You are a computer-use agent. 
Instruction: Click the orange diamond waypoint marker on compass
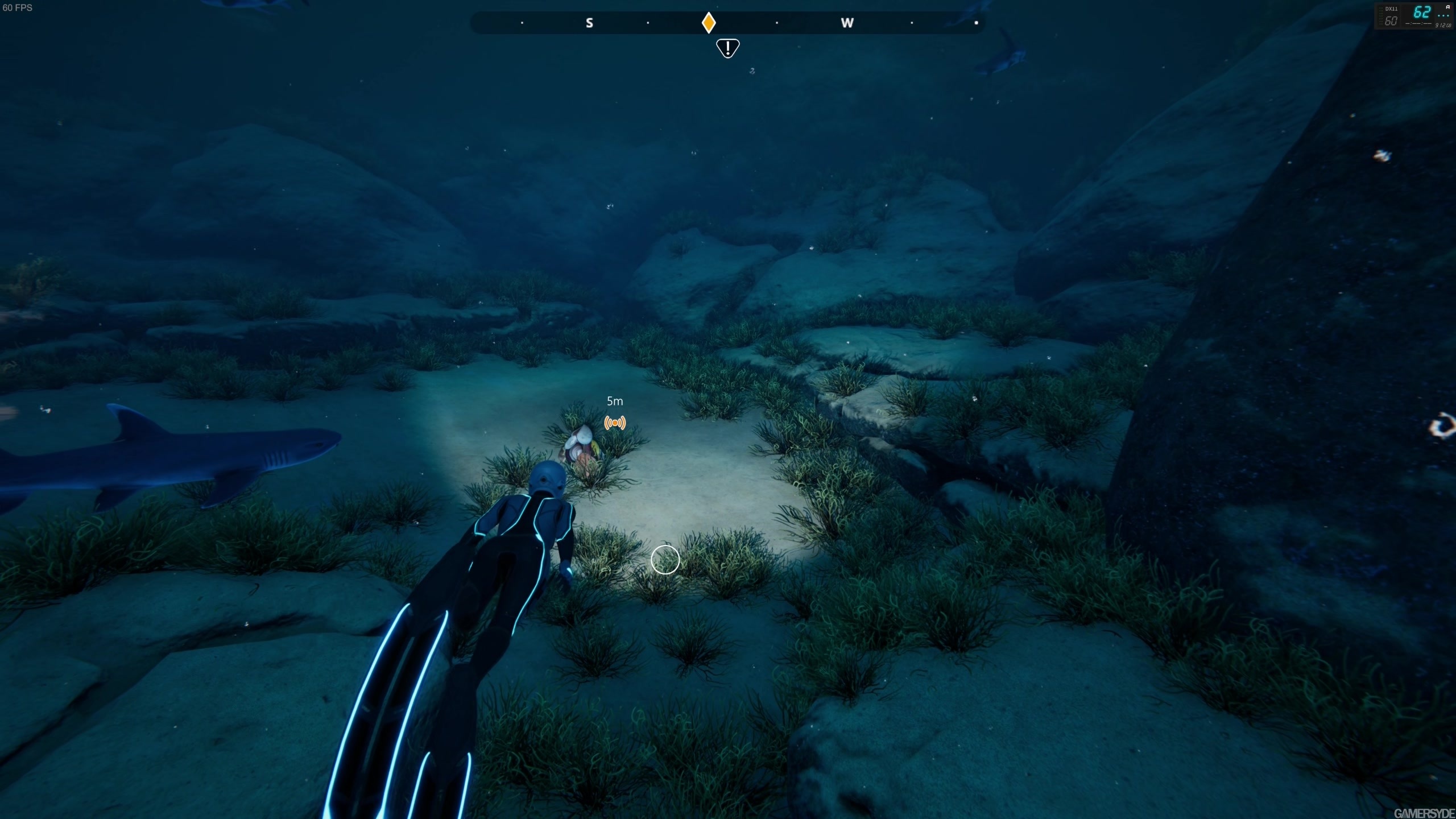point(709,22)
